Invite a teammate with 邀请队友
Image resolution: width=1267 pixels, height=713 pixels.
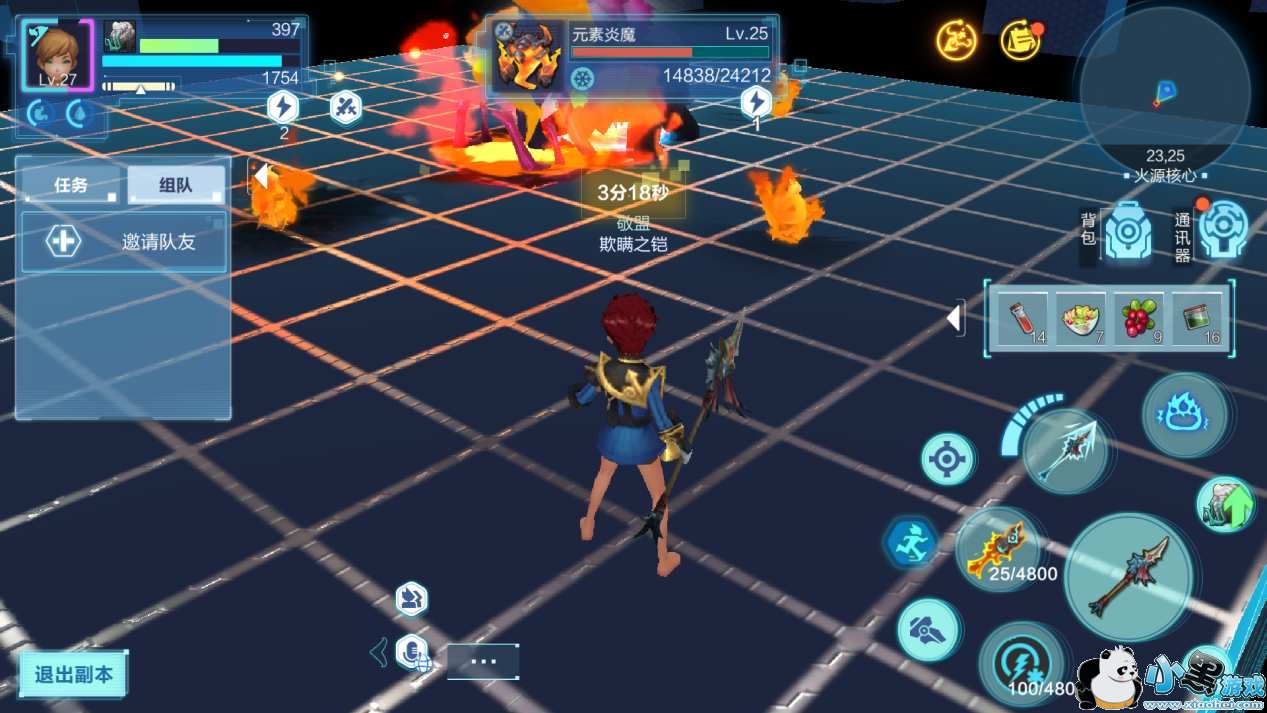[124, 241]
